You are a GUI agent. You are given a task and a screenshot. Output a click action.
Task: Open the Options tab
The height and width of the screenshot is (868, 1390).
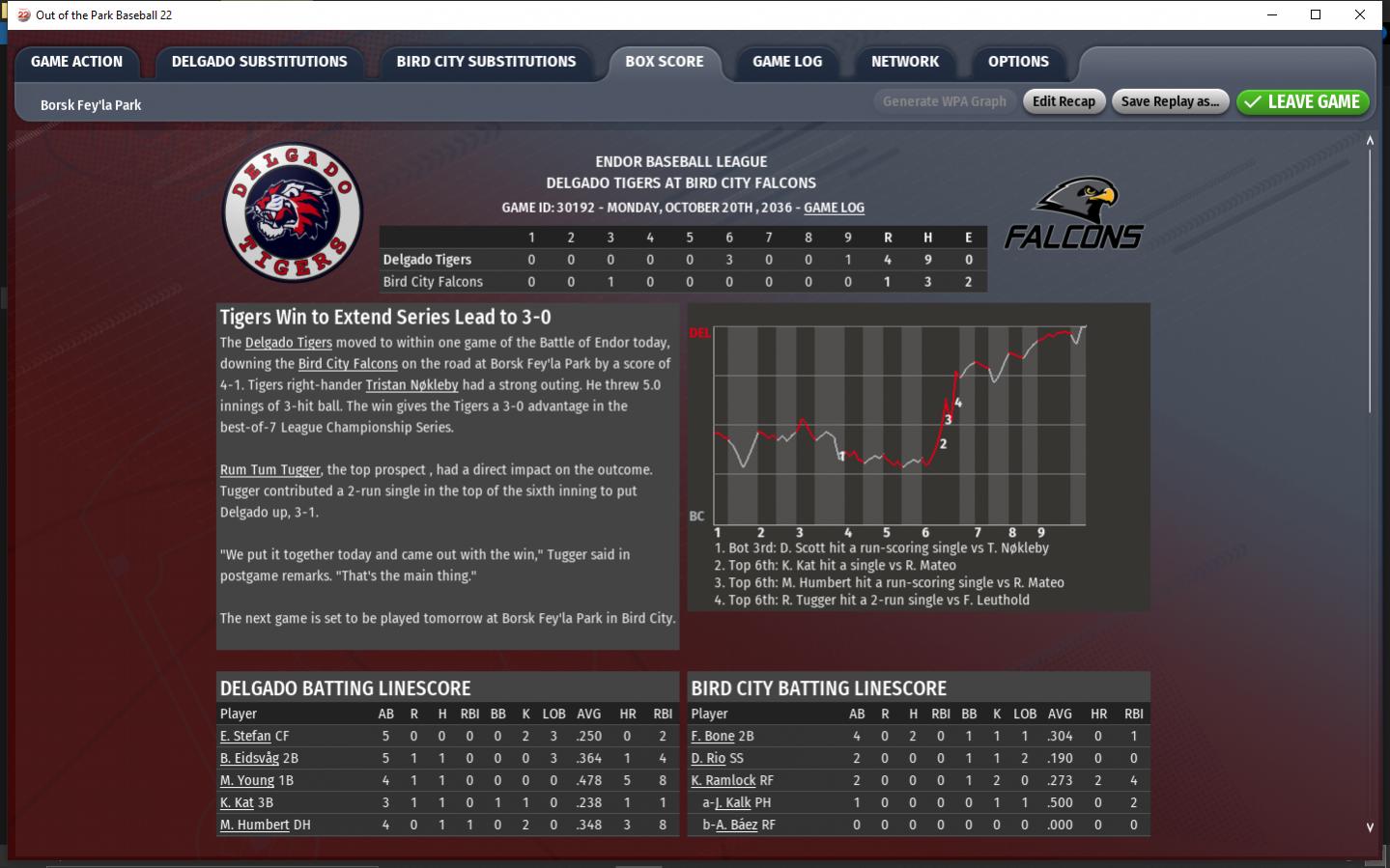click(1018, 62)
